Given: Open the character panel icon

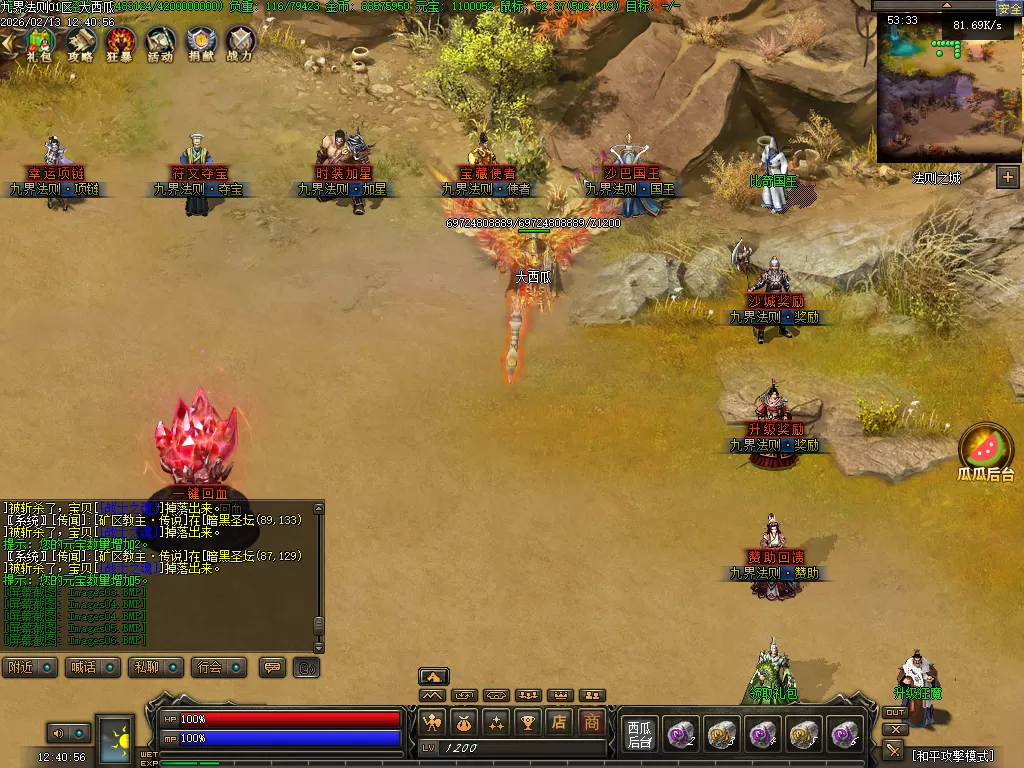Looking at the screenshot, I should [432, 721].
